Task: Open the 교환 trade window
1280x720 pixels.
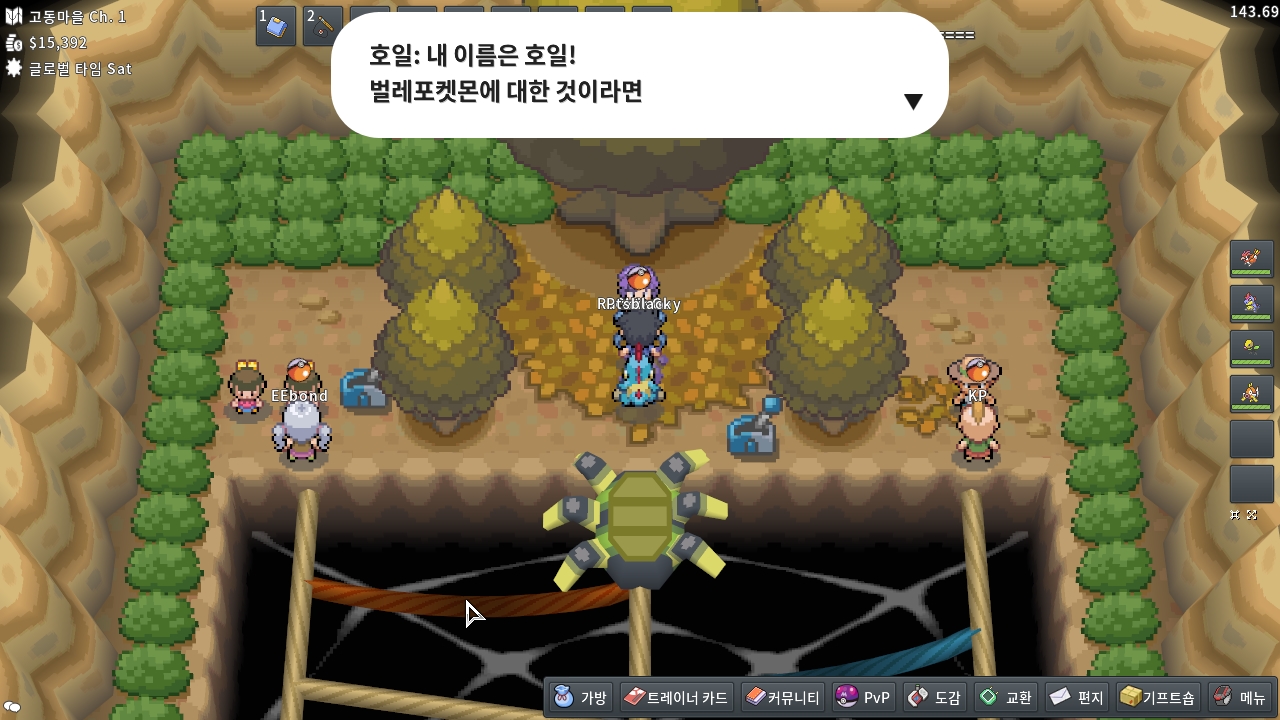Action: [x=1005, y=697]
